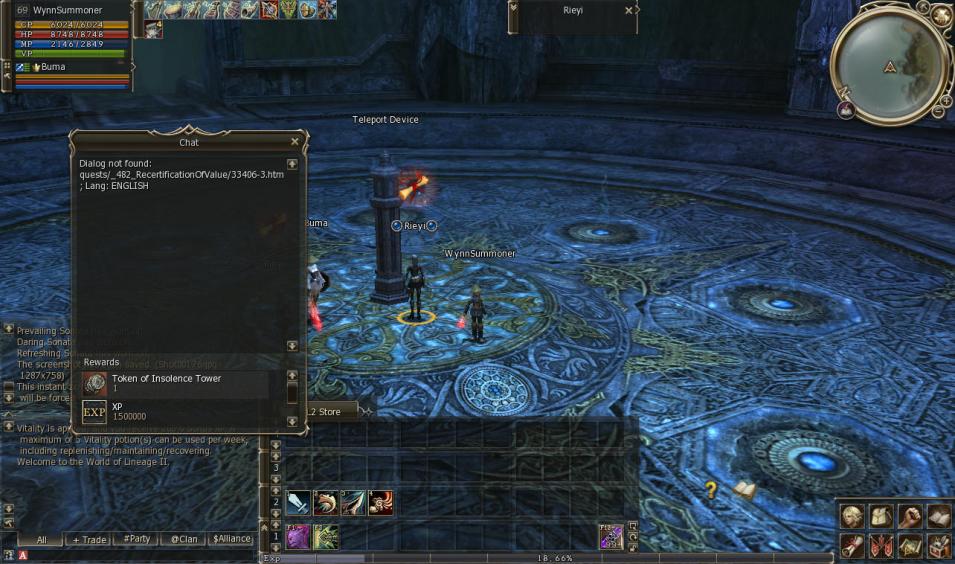Open the inventory bag icon
955x564 pixels.
881,516
